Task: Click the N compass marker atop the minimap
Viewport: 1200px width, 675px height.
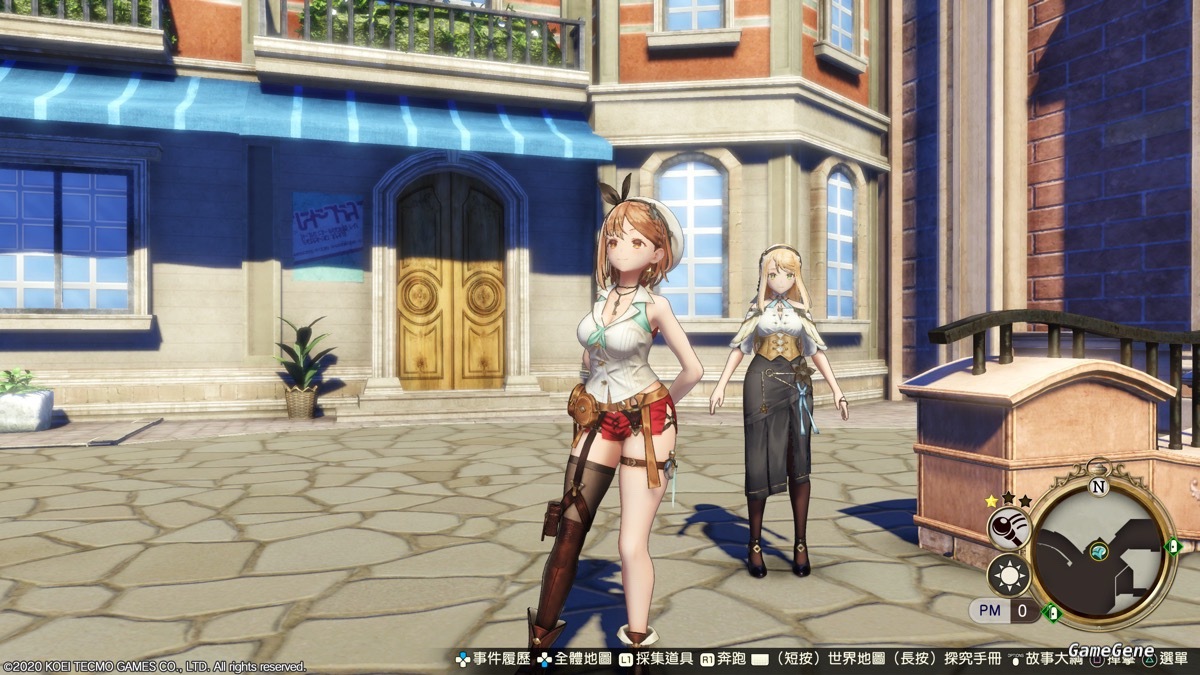Action: [1099, 487]
